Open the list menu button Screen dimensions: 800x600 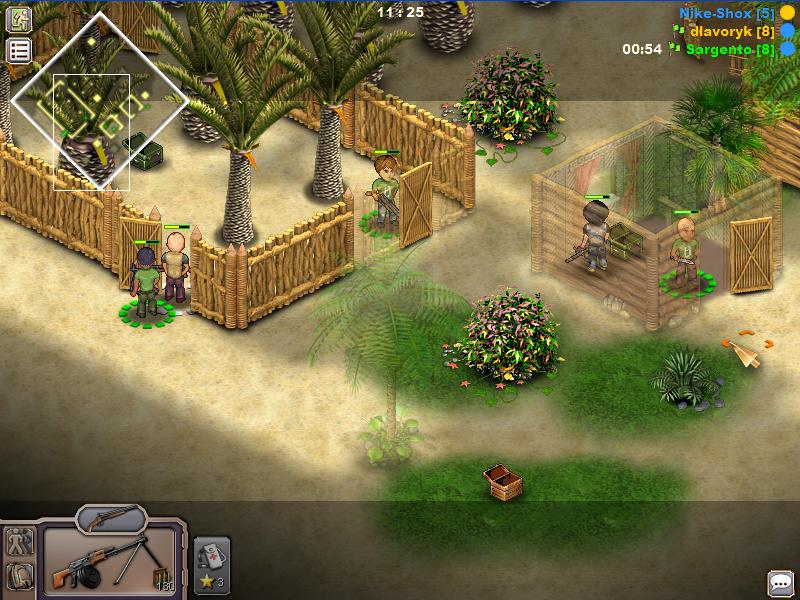(19, 51)
